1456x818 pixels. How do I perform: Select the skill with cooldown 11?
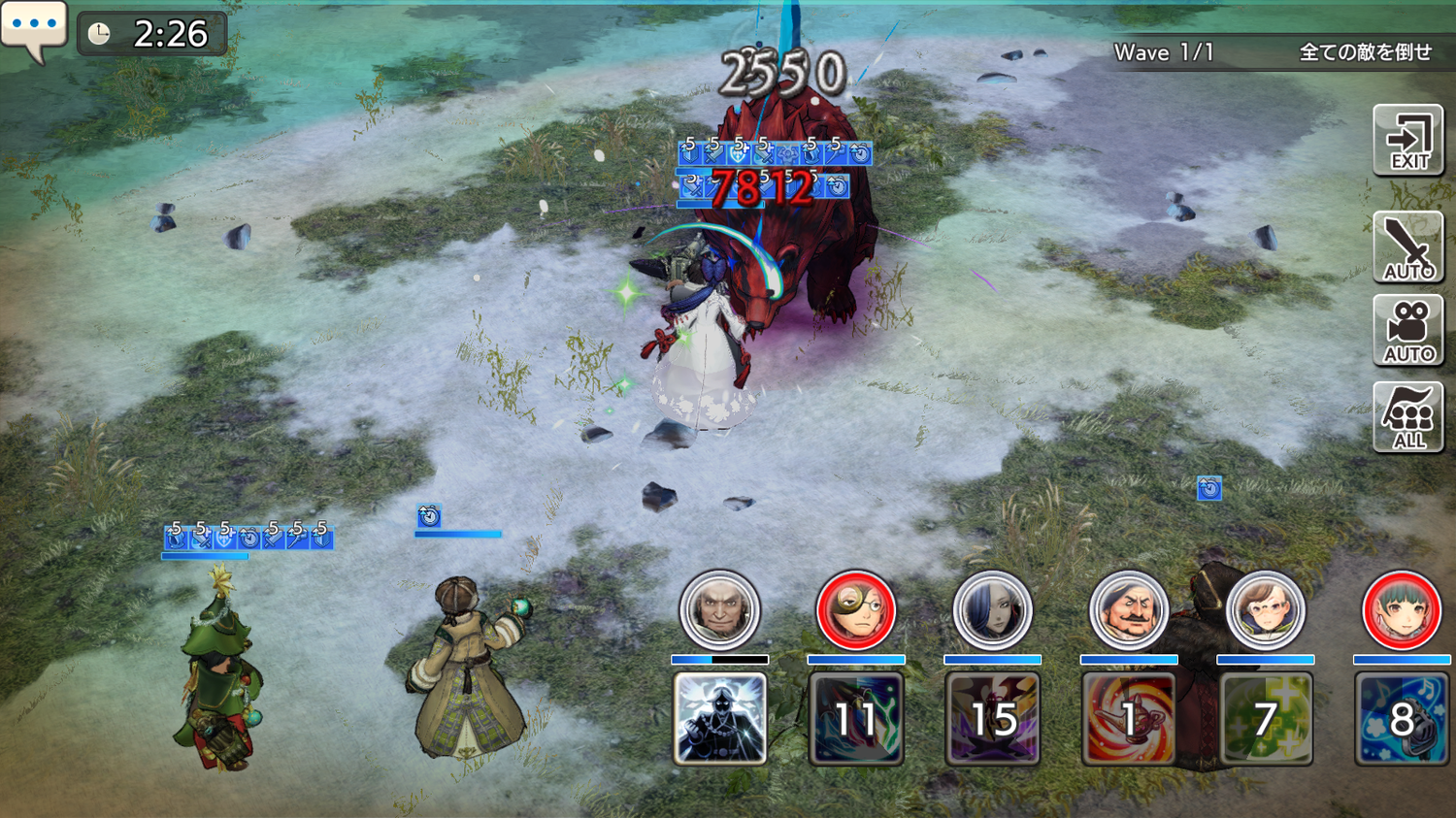click(856, 718)
